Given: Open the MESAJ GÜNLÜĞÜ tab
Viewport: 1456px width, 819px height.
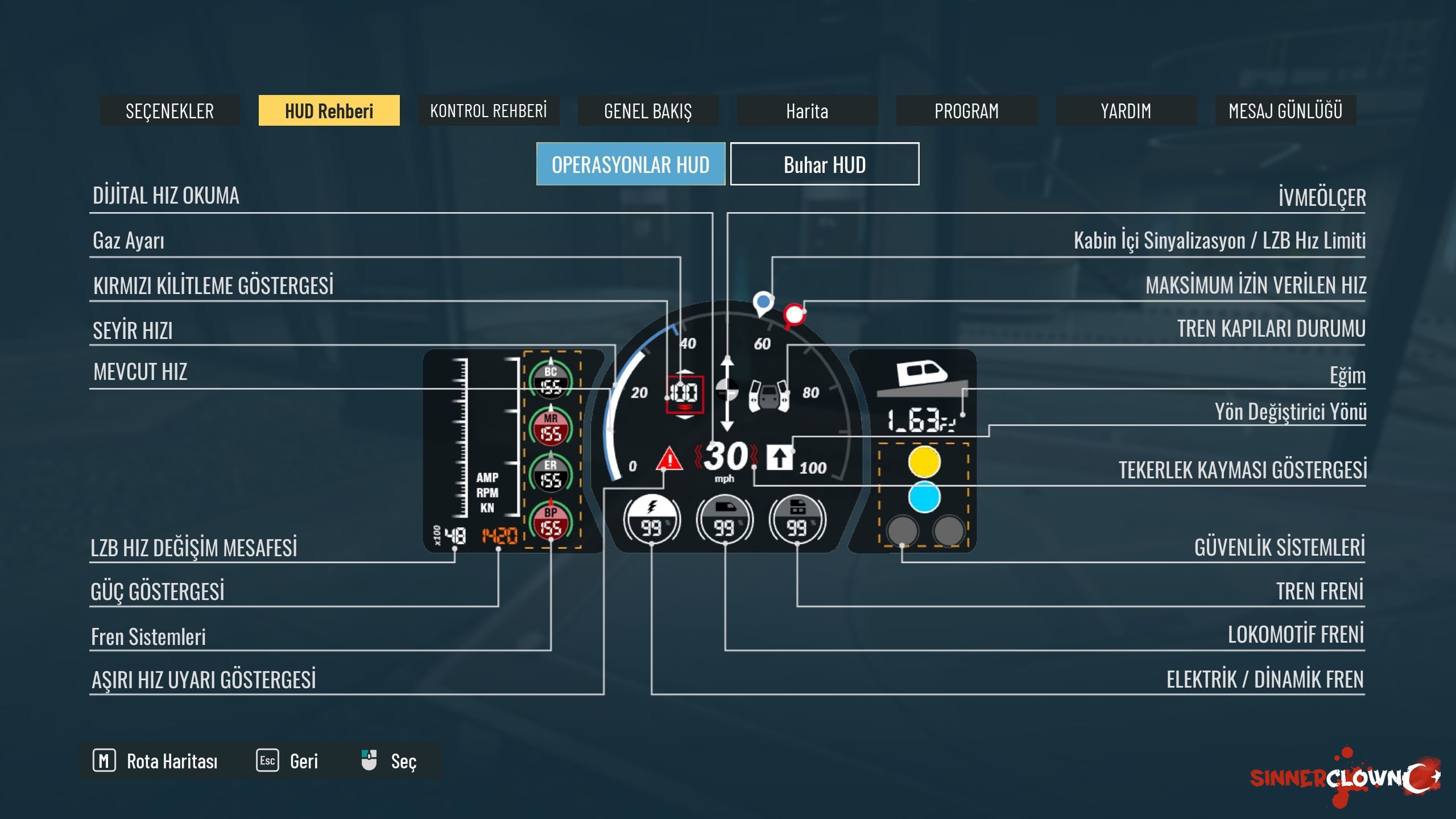Looking at the screenshot, I should click(1285, 110).
